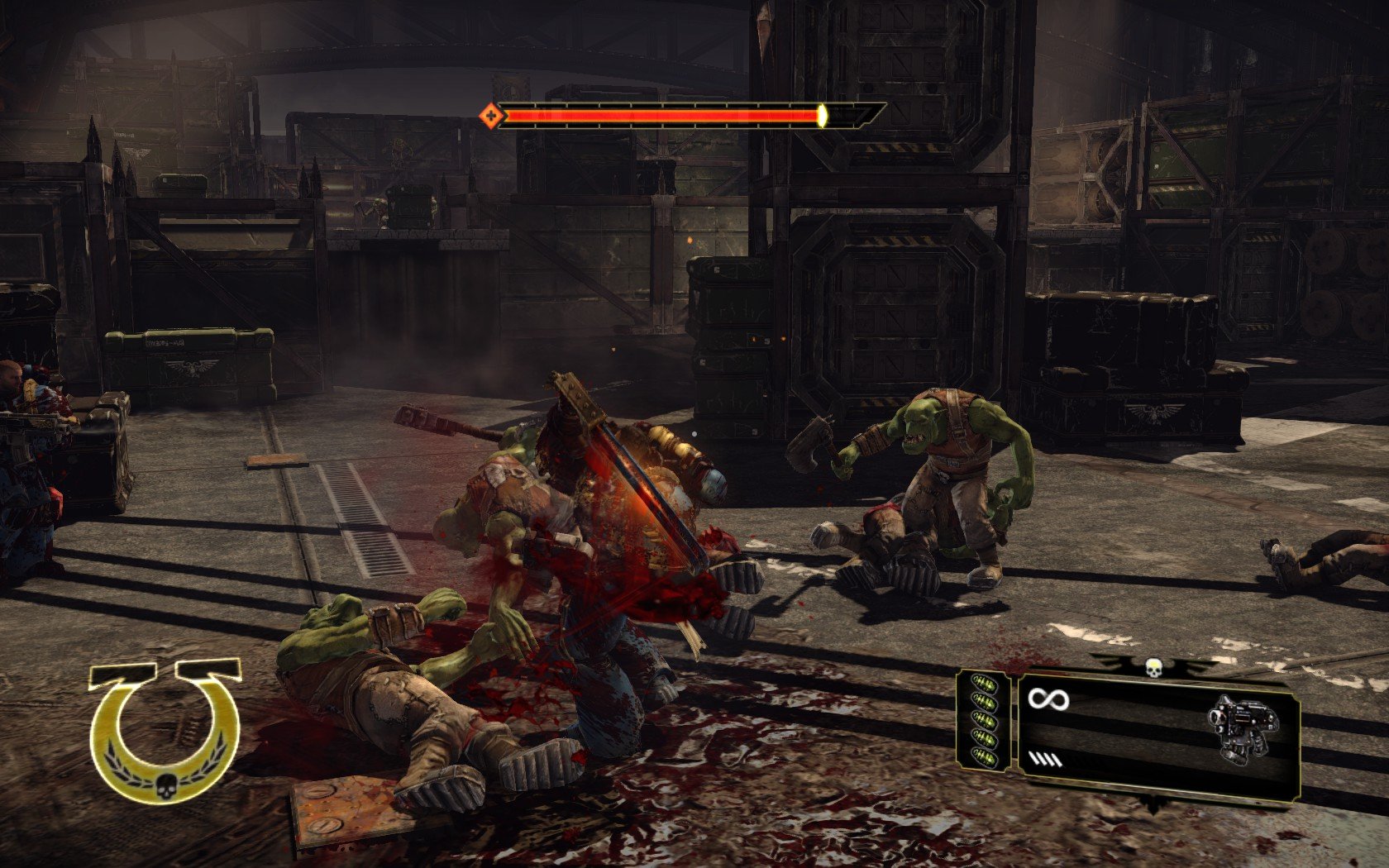Click the diagonal clip indicator slashes
The height and width of the screenshot is (868, 1389).
1044,759
